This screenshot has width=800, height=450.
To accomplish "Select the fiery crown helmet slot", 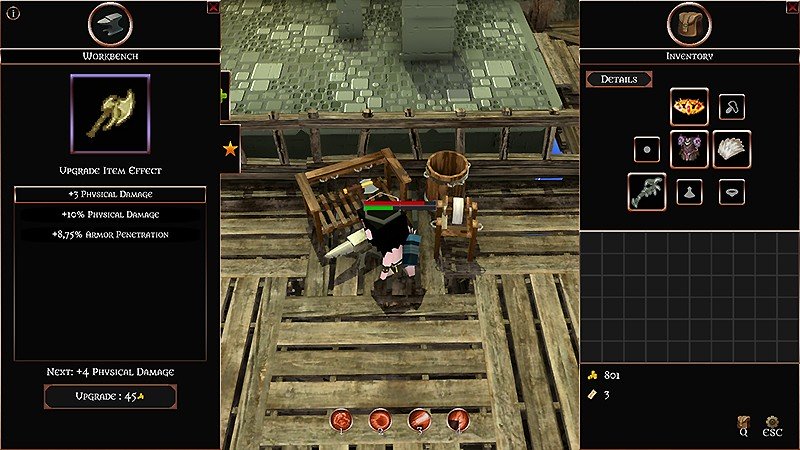I will [689, 106].
